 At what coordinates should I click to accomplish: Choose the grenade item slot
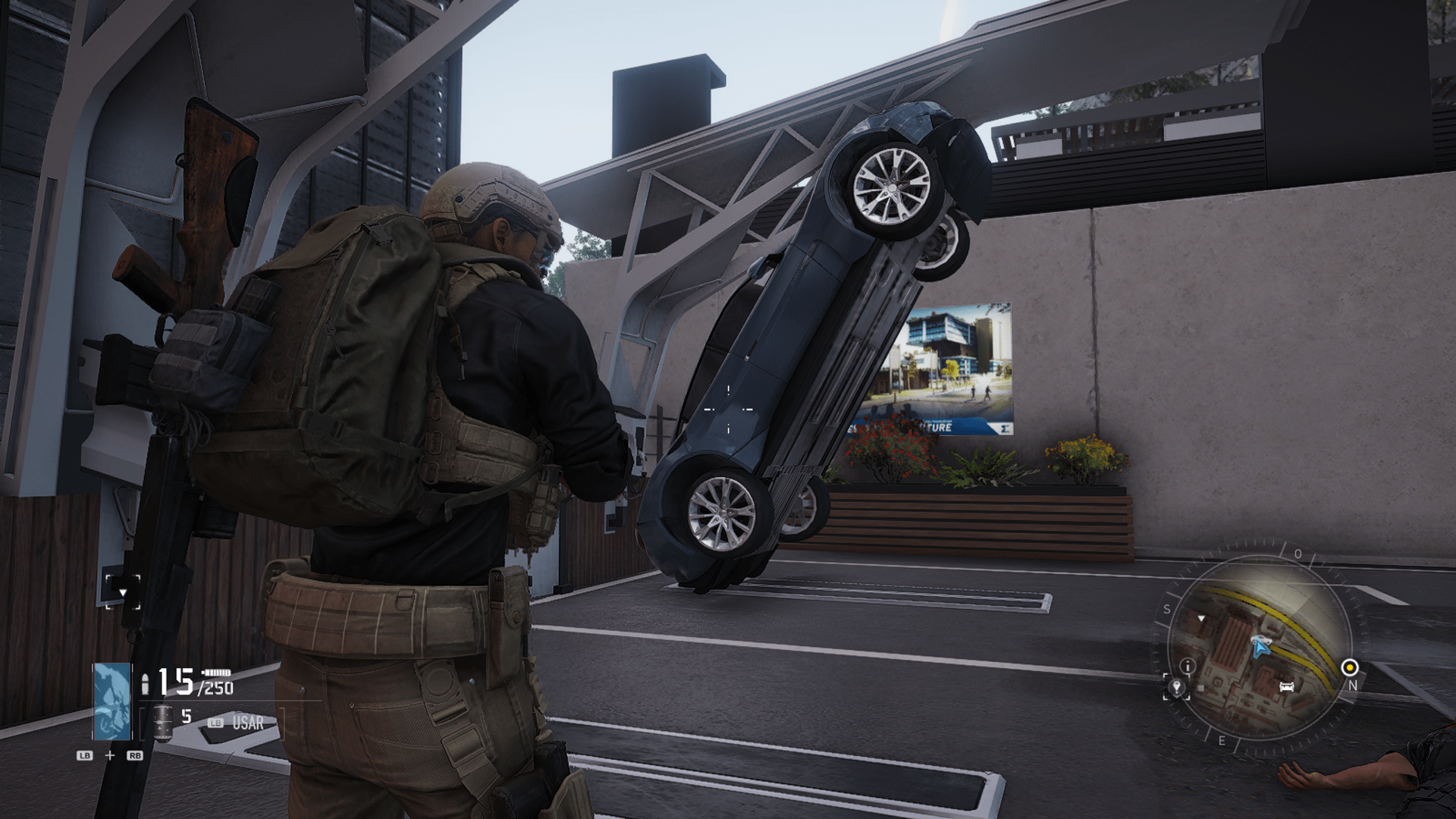[162, 721]
